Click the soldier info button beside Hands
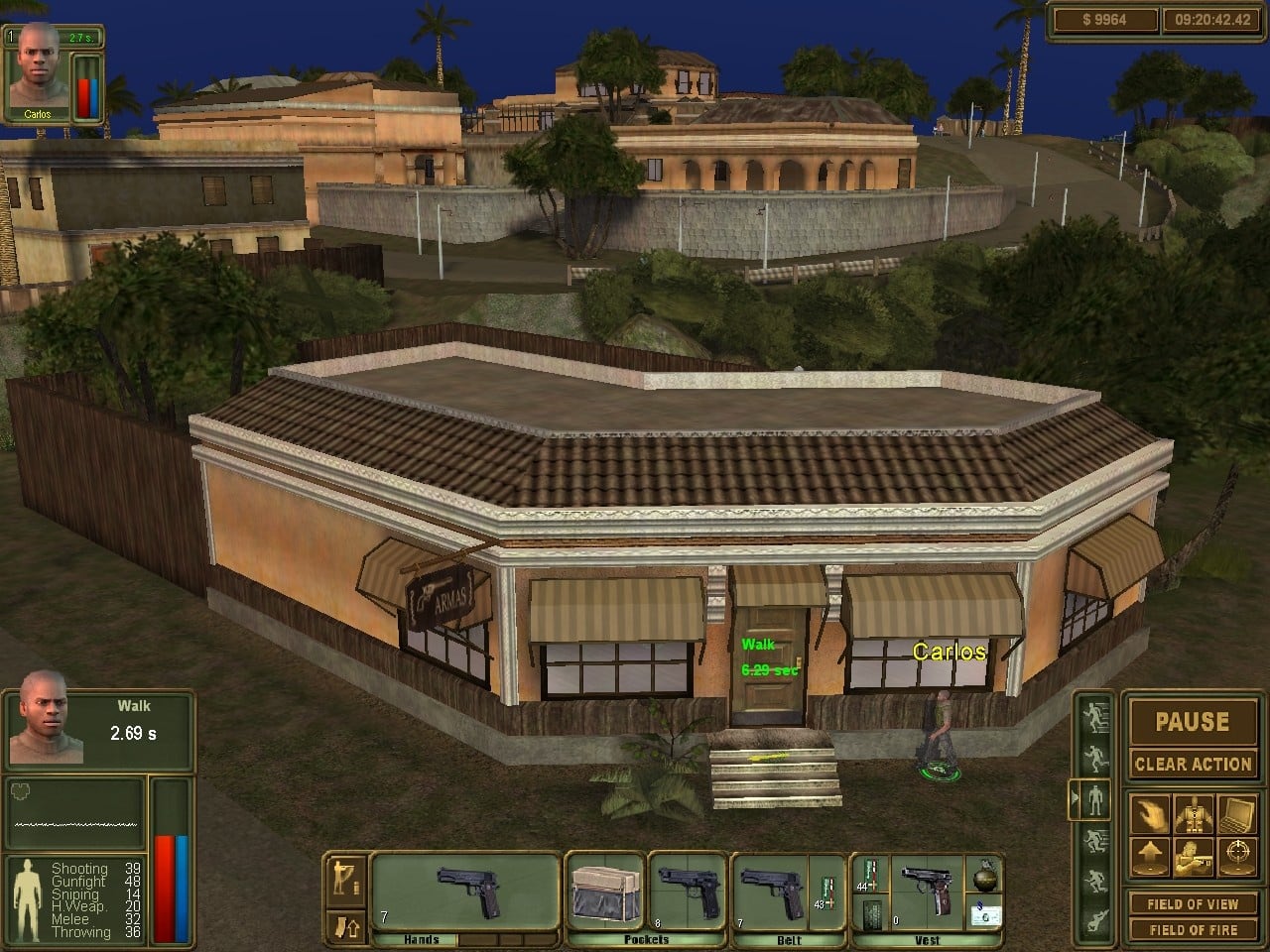Screen dimensions: 1270x952 (x=347, y=876)
